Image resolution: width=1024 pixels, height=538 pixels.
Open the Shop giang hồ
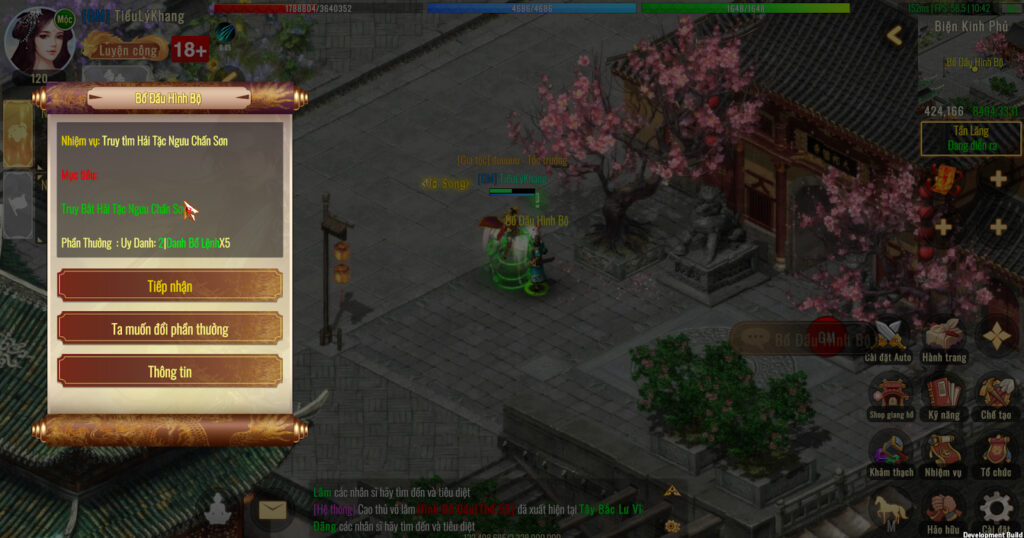click(889, 394)
